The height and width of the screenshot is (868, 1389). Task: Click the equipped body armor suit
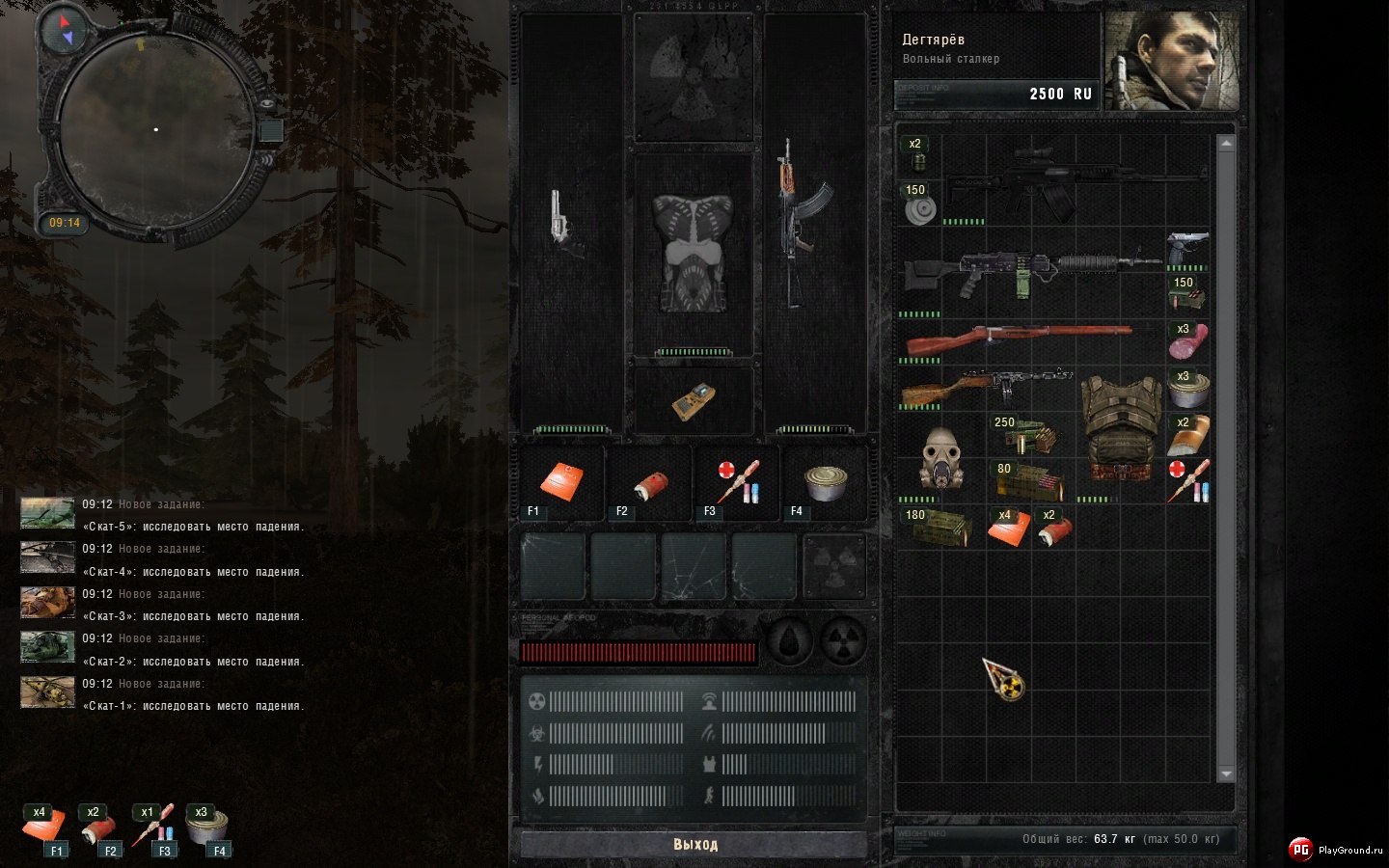coord(693,253)
